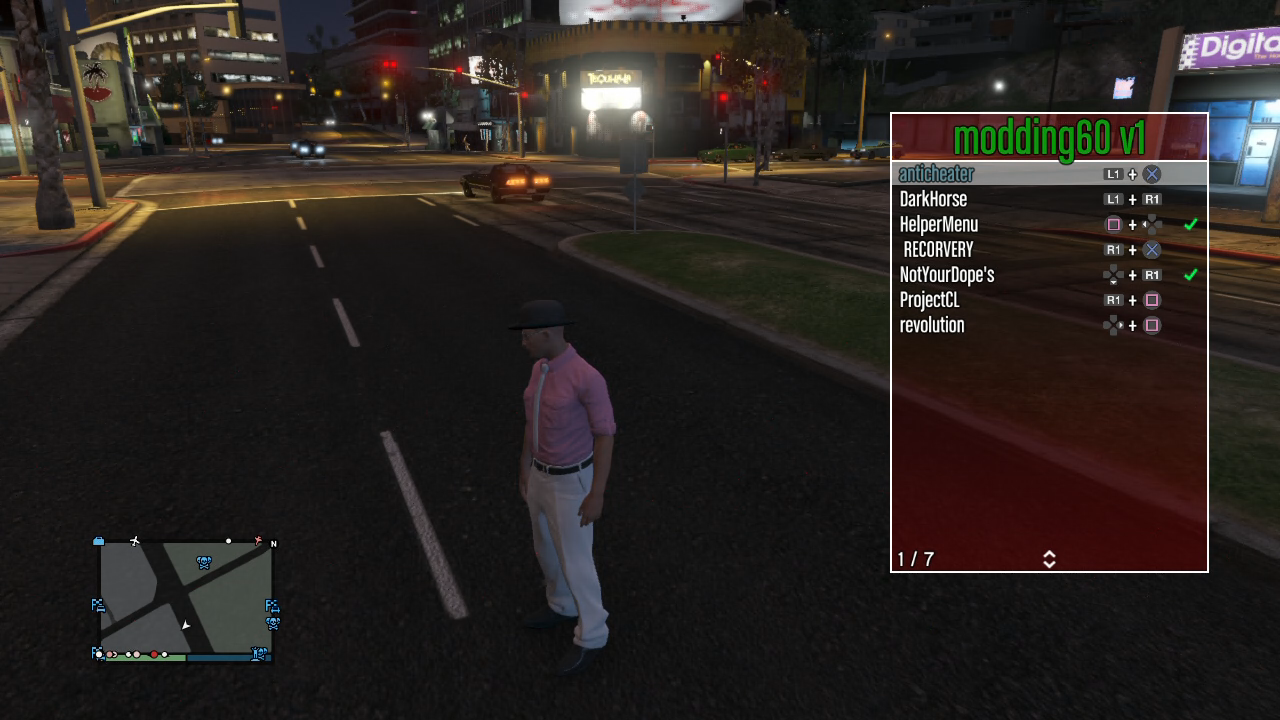
Task: Click the up-down scroll arrows in menu footer
Action: tap(1049, 559)
